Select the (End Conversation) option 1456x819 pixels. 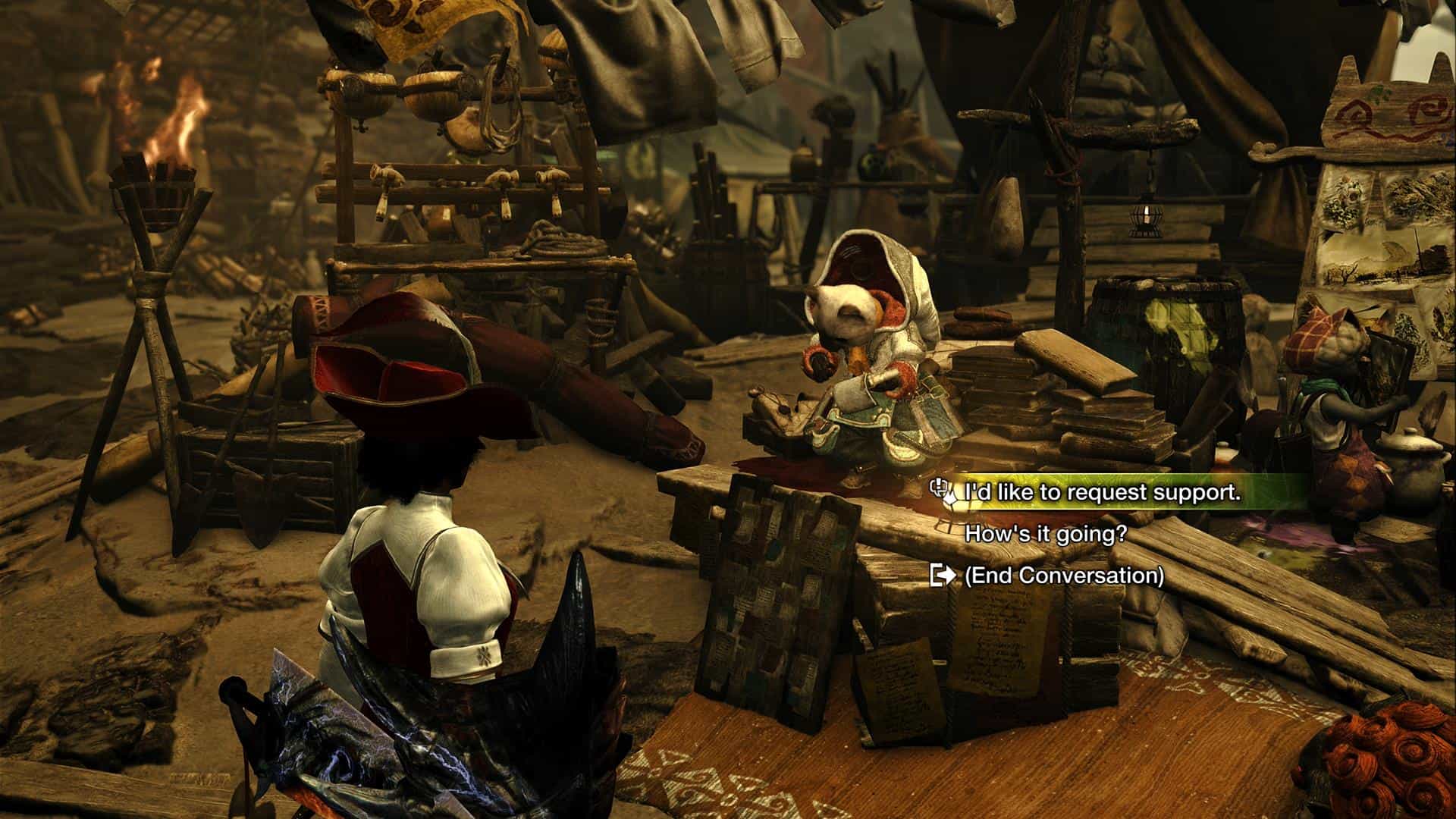click(1063, 576)
